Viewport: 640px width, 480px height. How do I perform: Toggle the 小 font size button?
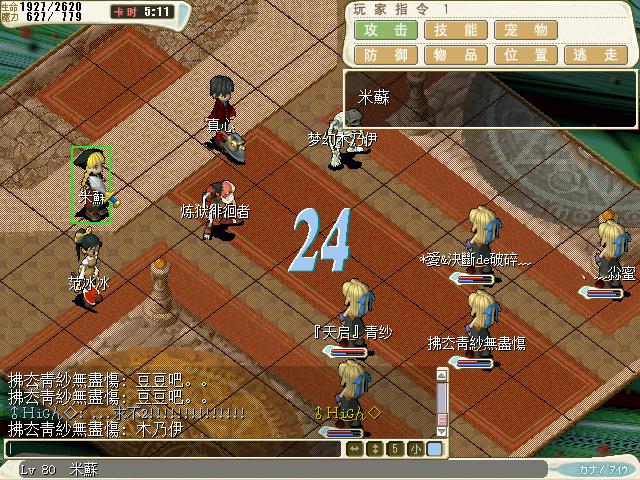point(415,449)
